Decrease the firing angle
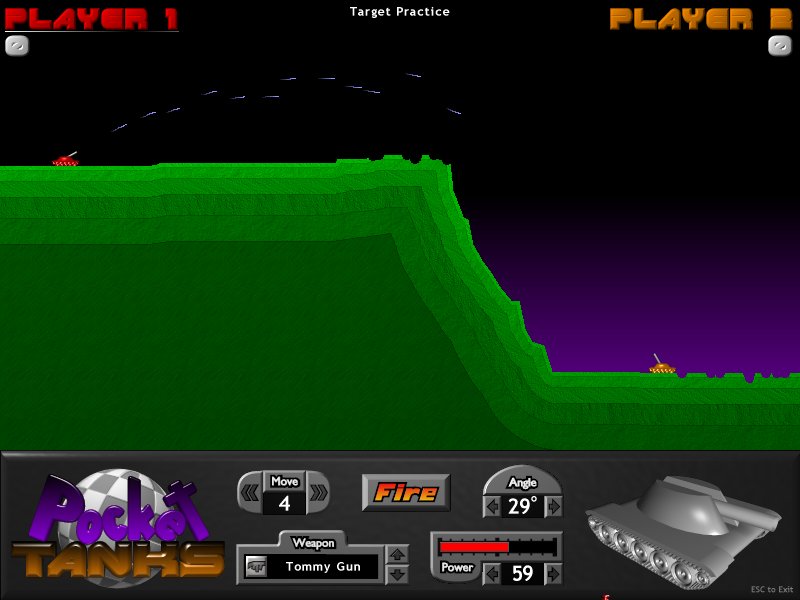The height and width of the screenshot is (600, 800). coord(491,507)
